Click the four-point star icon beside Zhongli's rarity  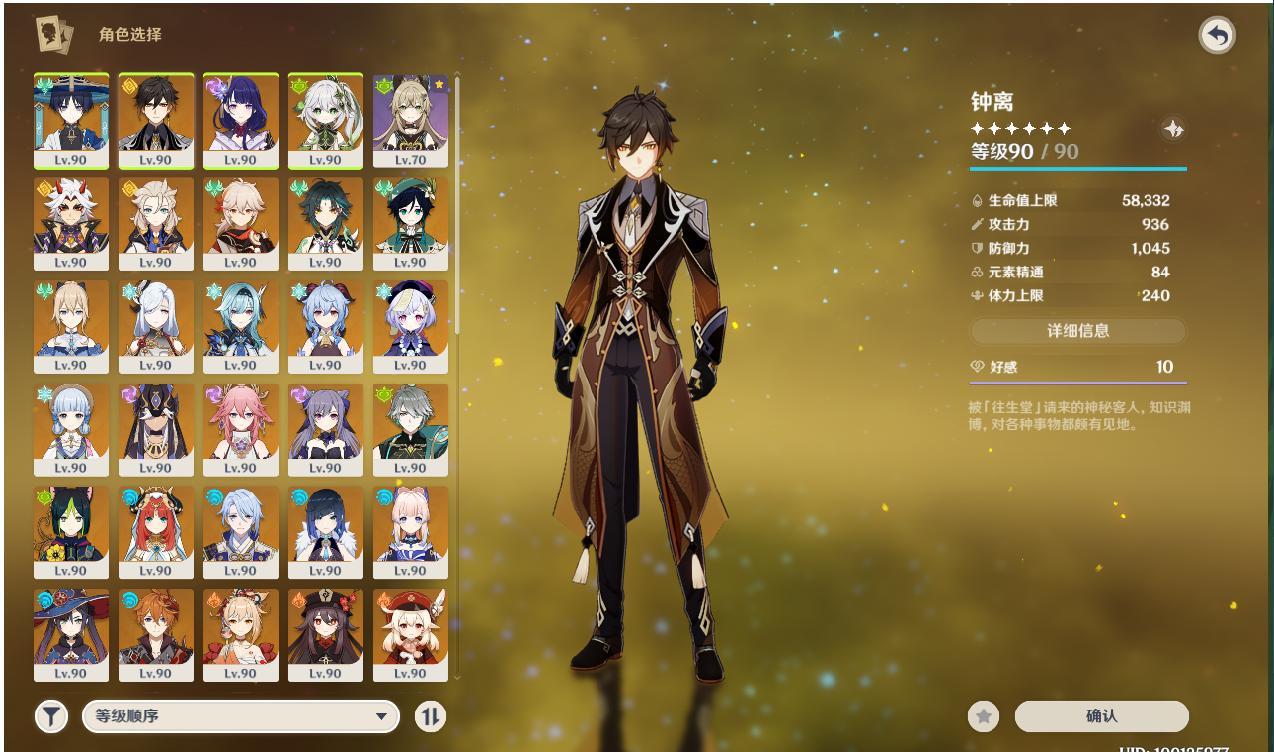coord(1173,129)
